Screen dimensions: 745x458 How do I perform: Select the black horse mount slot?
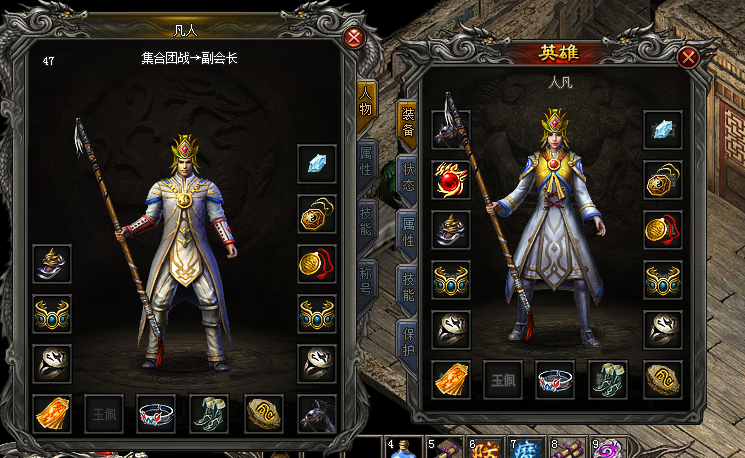click(x=317, y=412)
